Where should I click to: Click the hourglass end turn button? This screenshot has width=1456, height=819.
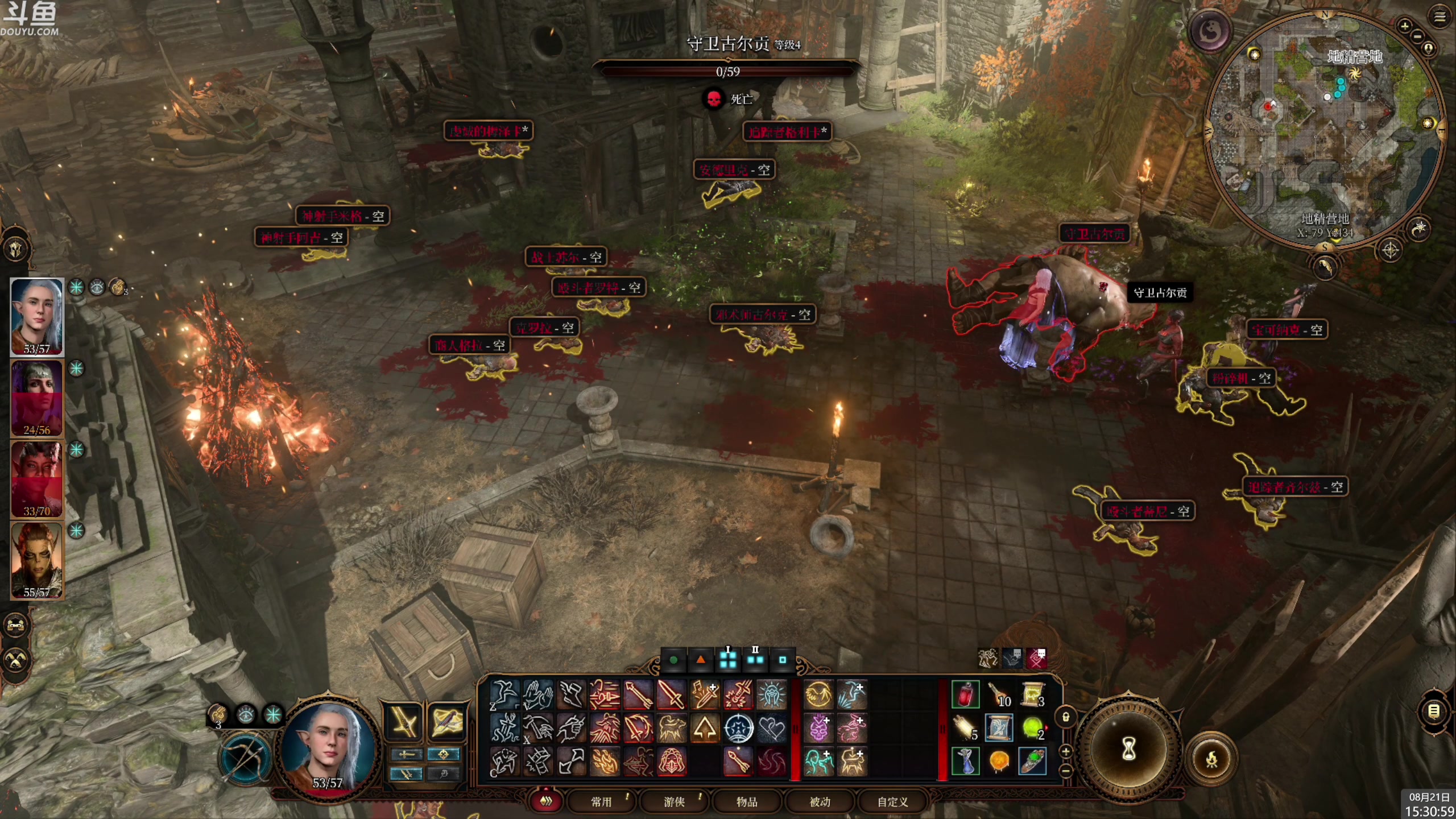[x=1128, y=750]
